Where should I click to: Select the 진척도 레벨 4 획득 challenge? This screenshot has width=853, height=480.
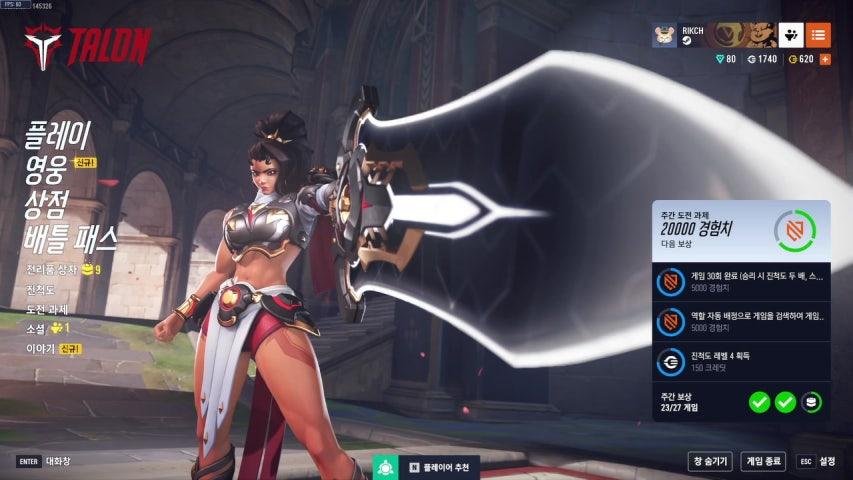pos(740,362)
